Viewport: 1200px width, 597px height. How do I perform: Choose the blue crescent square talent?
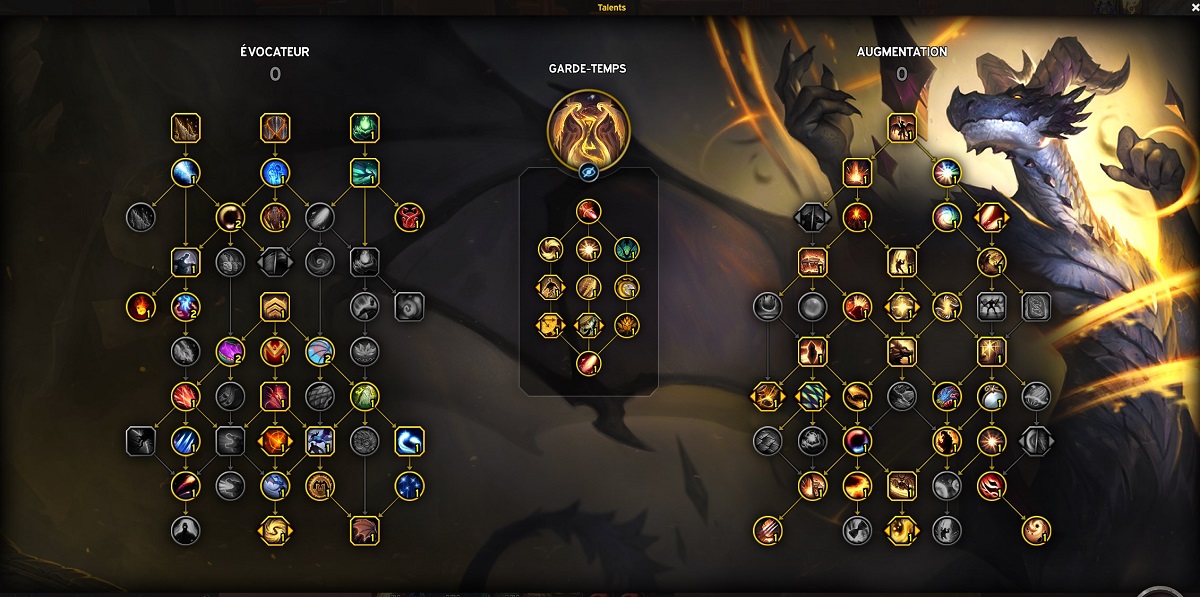click(409, 441)
